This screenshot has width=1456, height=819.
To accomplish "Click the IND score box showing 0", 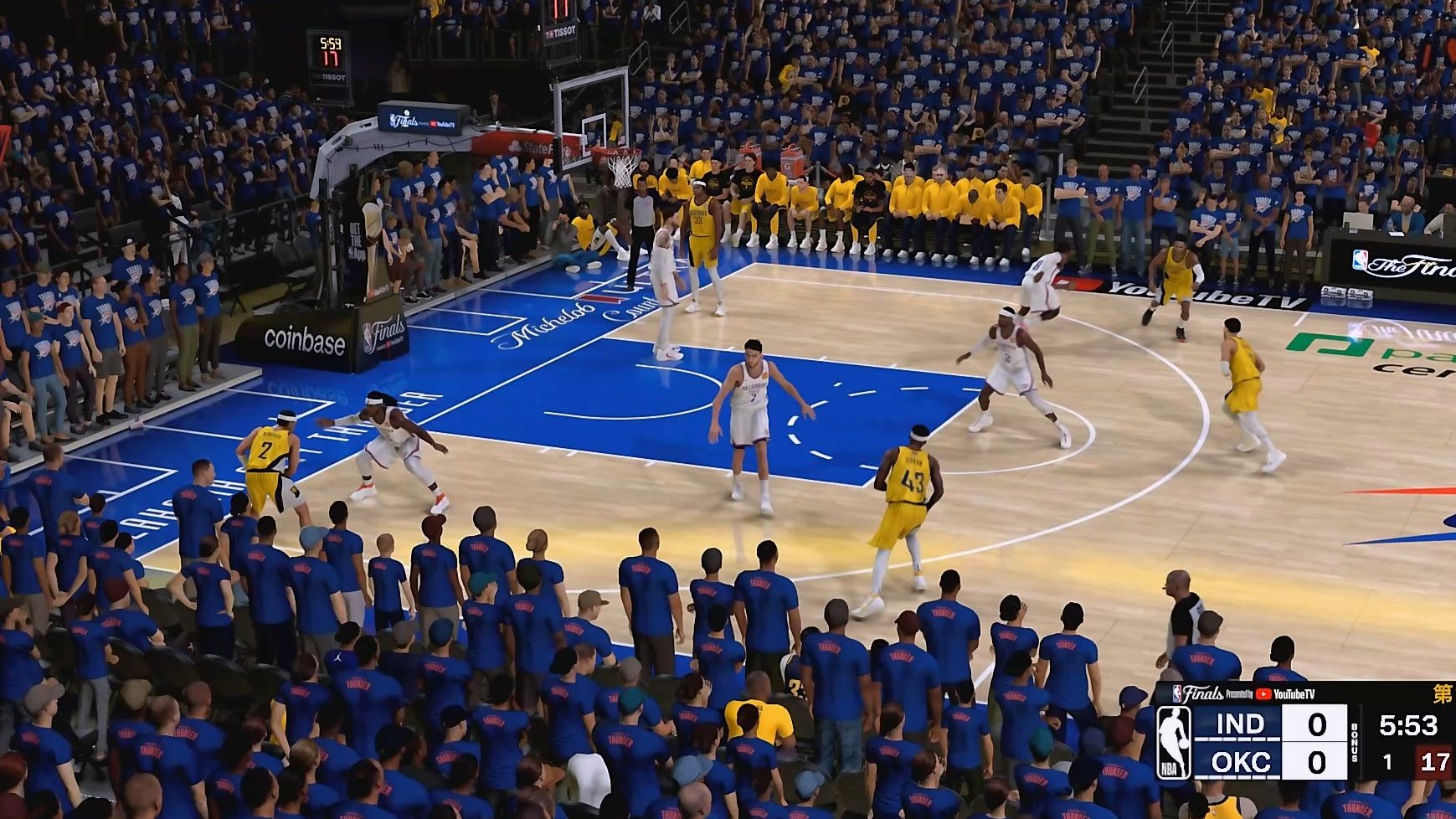I will coord(1315,724).
